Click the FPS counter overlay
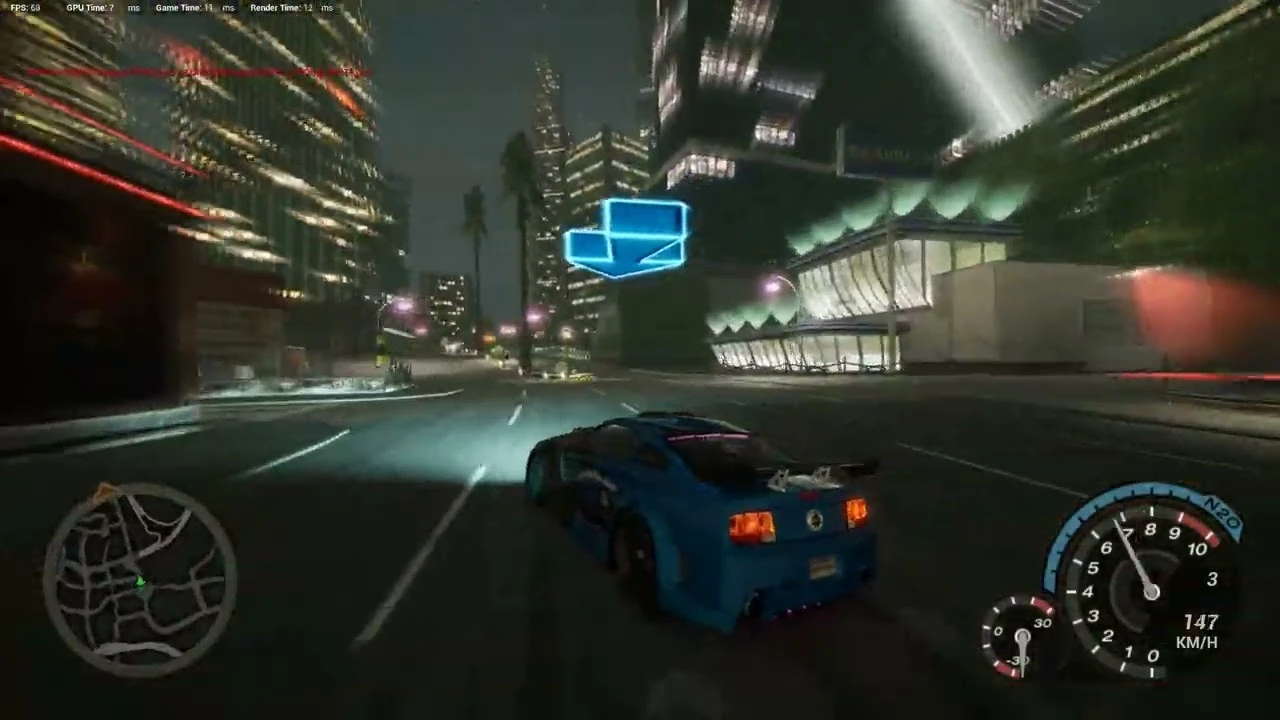The width and height of the screenshot is (1280, 720). 25,8
